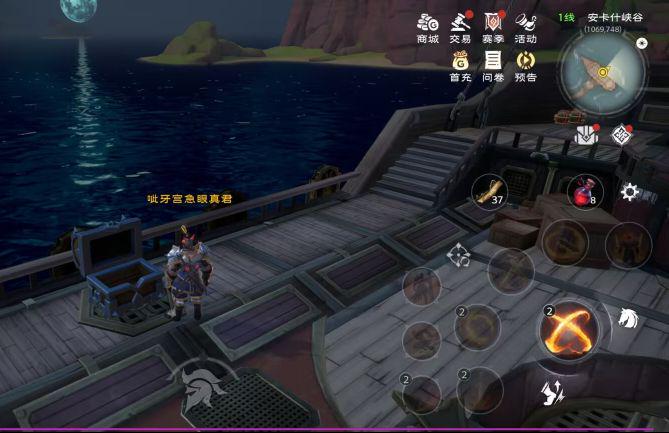Open the 交易 trade gavel icon
The height and width of the screenshot is (433, 669).
pos(460,24)
